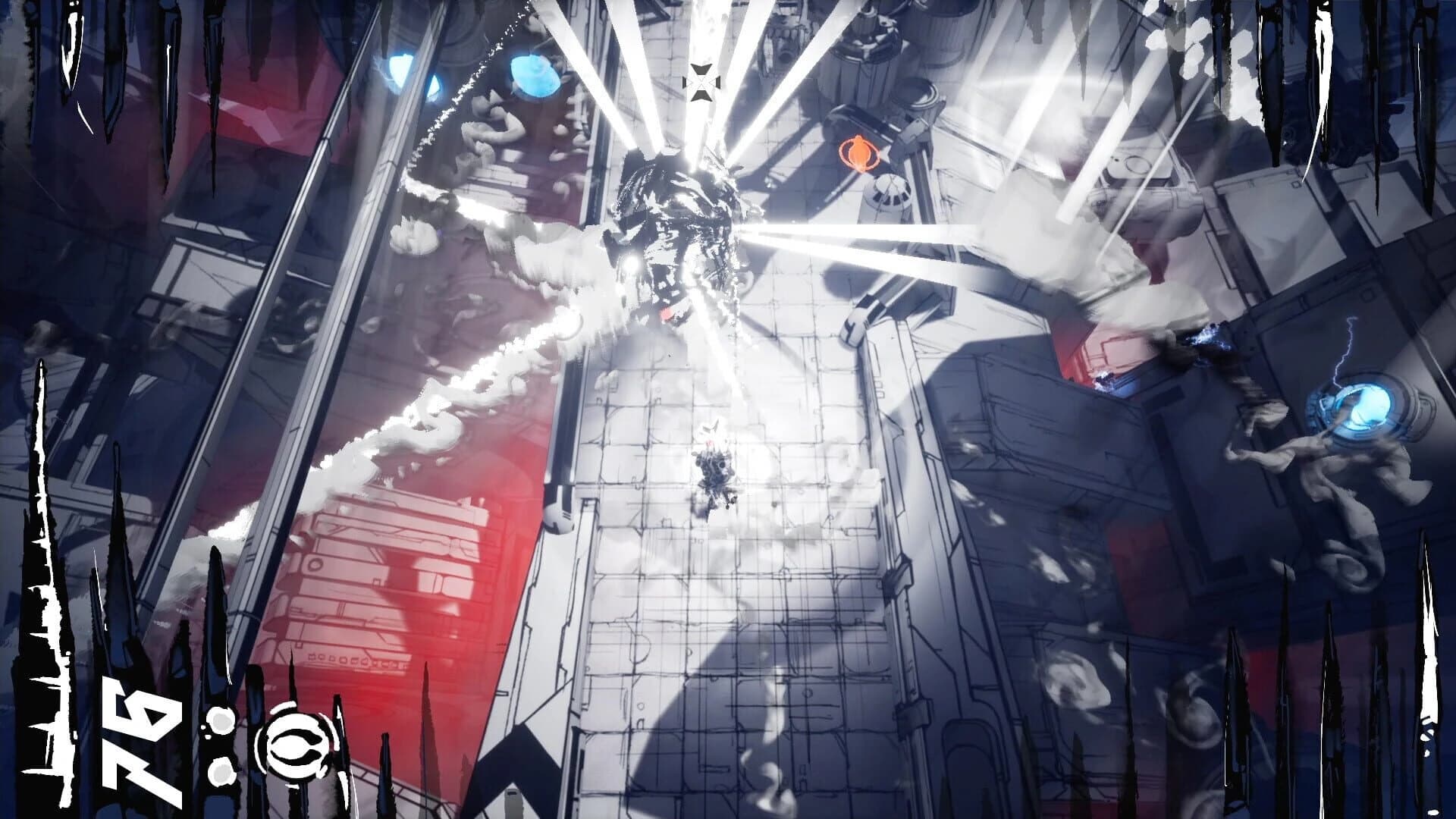Toggle the upper ammo pip in the HUD

click(221, 719)
